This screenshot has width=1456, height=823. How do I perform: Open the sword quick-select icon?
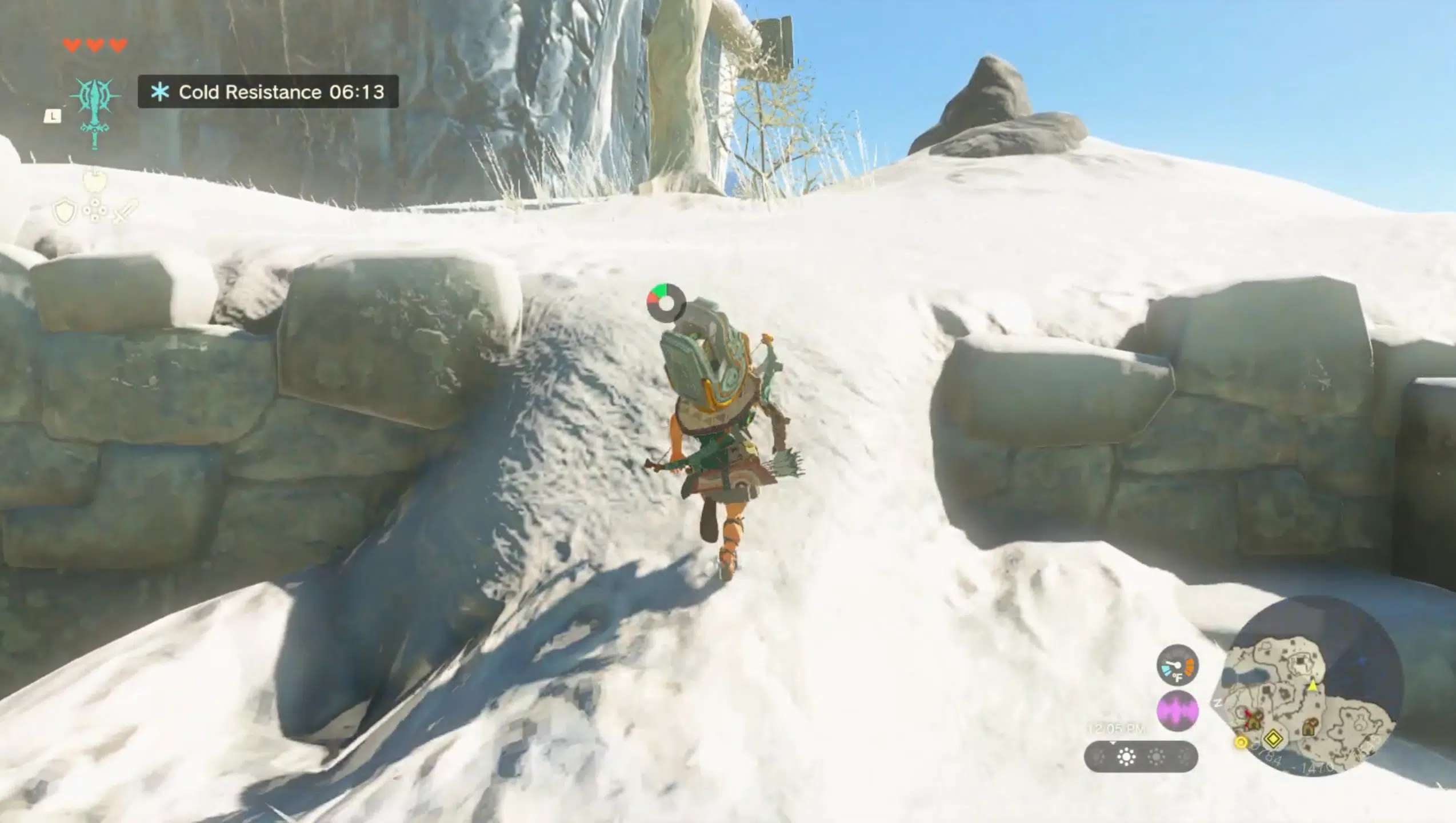pos(125,211)
